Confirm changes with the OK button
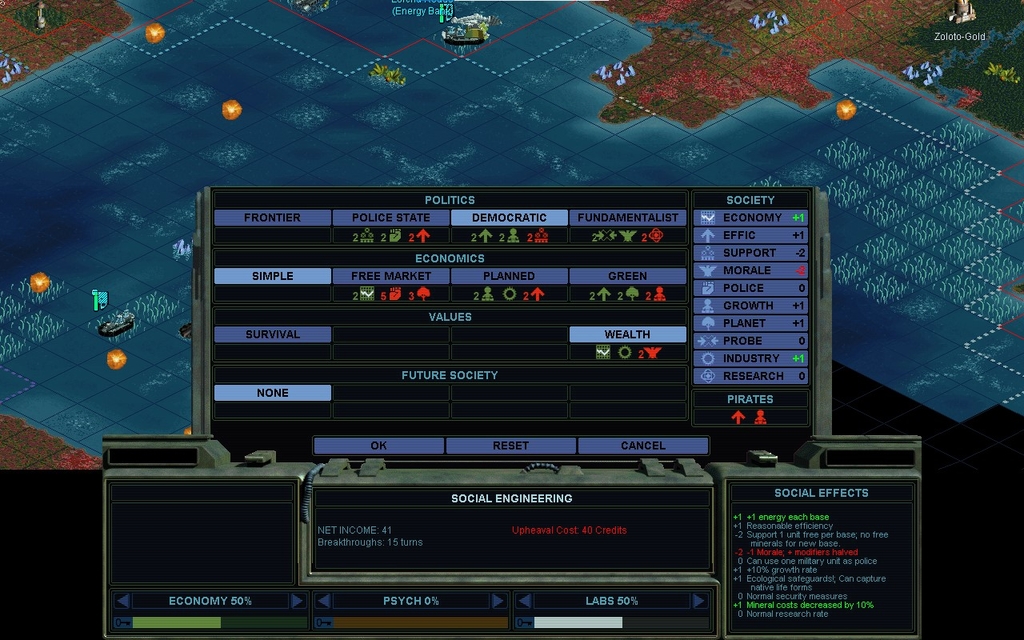Image resolution: width=1024 pixels, height=640 pixels. pyautogui.click(x=378, y=445)
